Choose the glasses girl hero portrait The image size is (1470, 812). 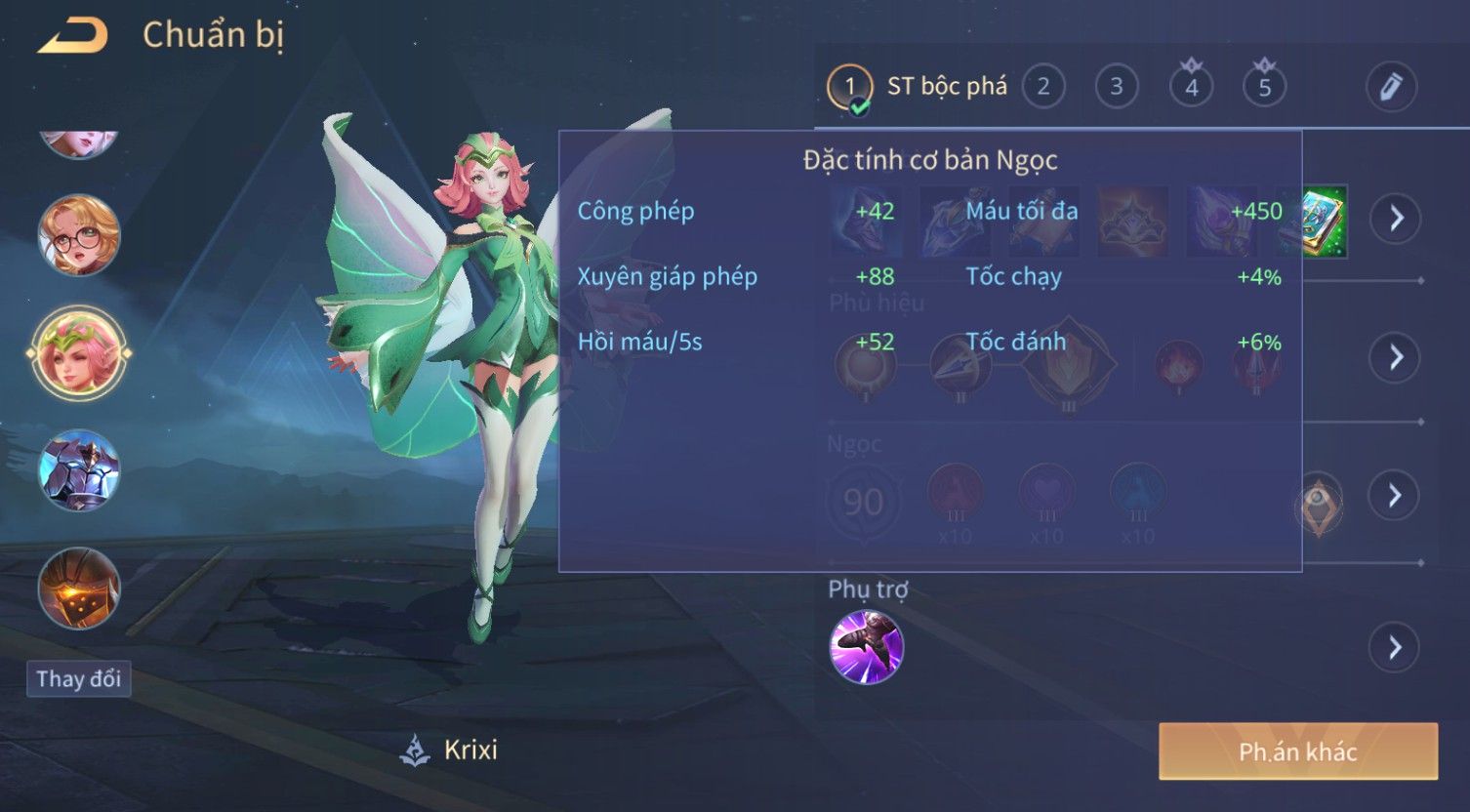coord(79,235)
